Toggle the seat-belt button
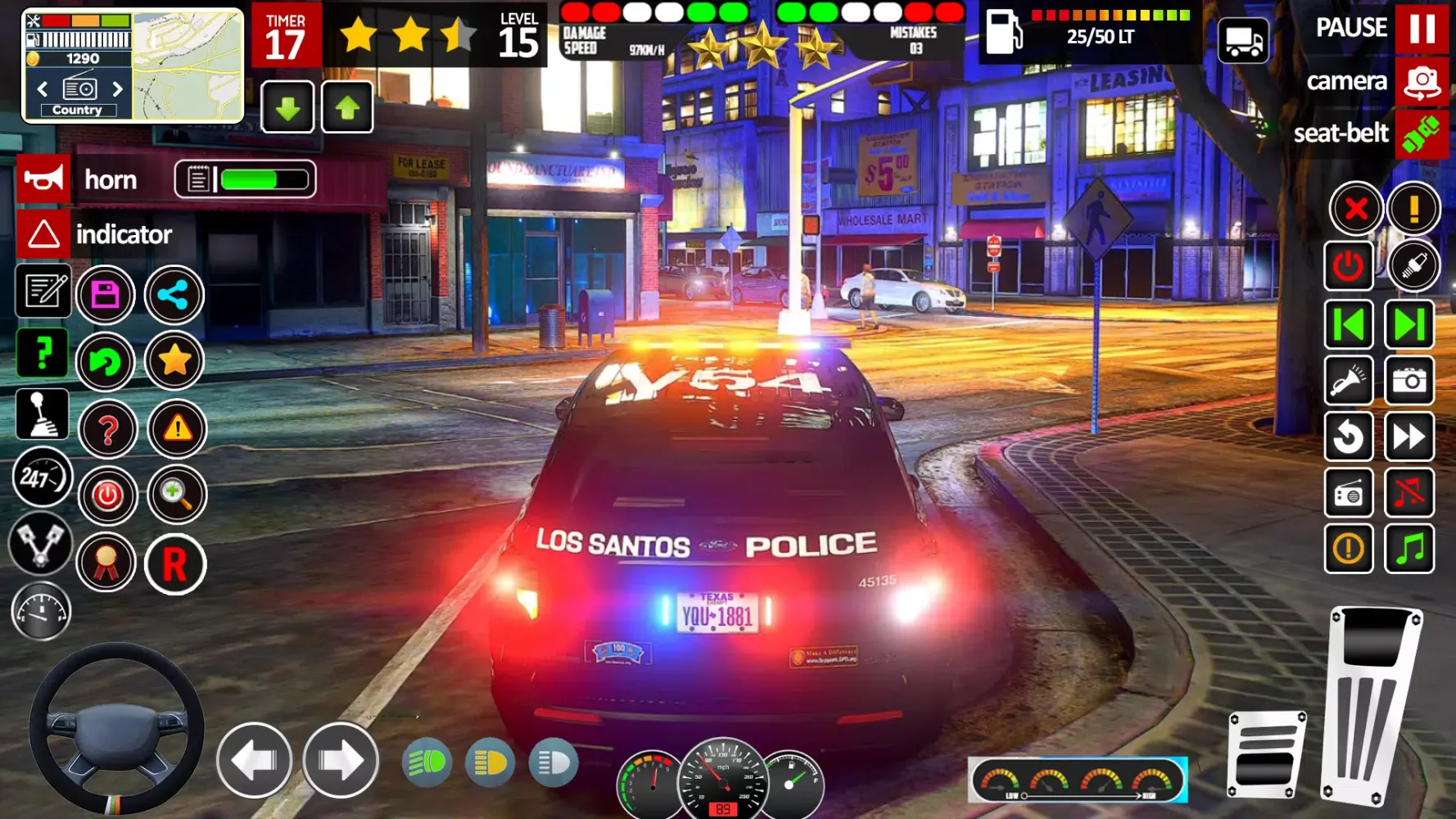This screenshot has height=819, width=1456. pyautogui.click(x=1422, y=133)
